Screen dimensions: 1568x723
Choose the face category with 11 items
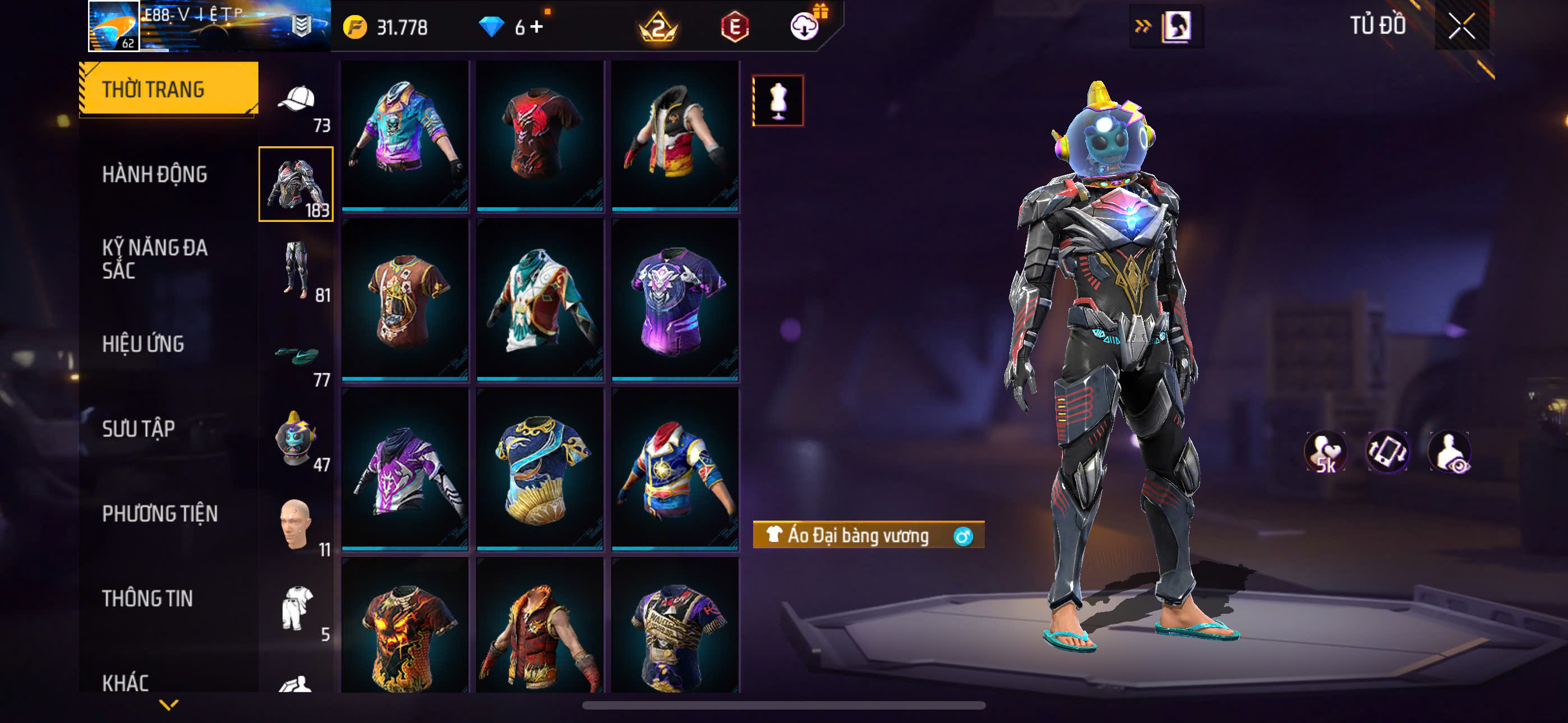[297, 525]
